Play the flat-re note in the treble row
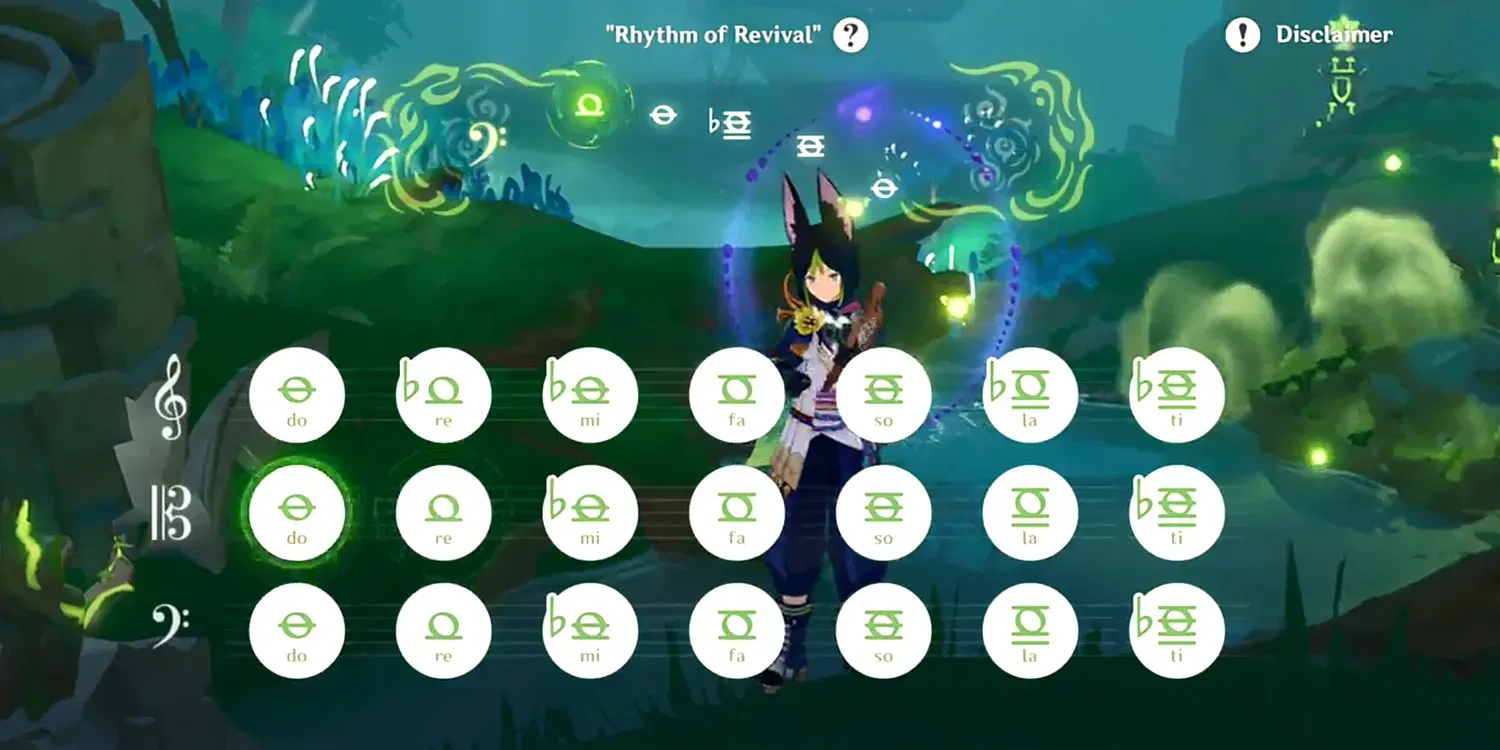1500x750 pixels. tap(443, 393)
